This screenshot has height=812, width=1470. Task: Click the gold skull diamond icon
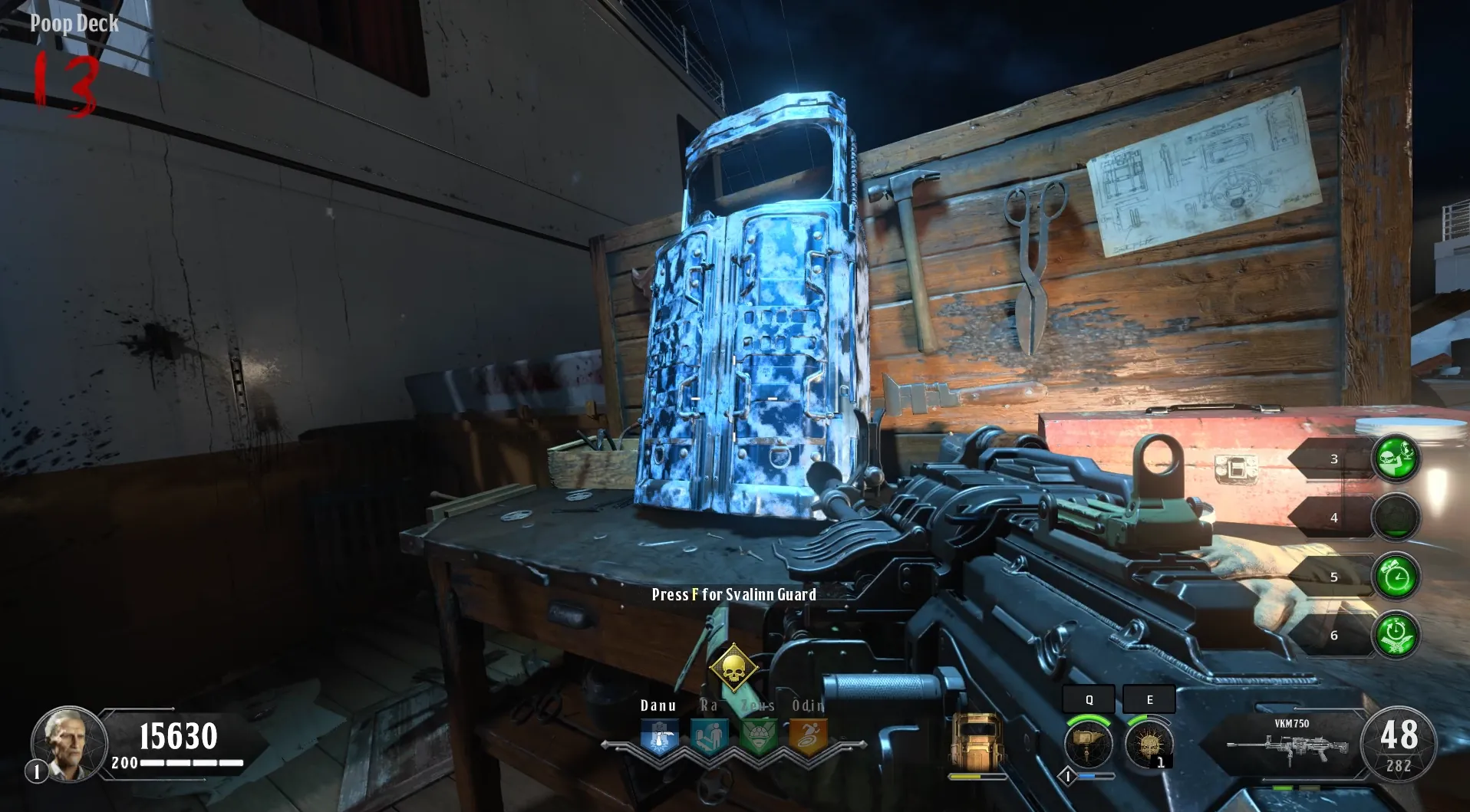(x=733, y=669)
